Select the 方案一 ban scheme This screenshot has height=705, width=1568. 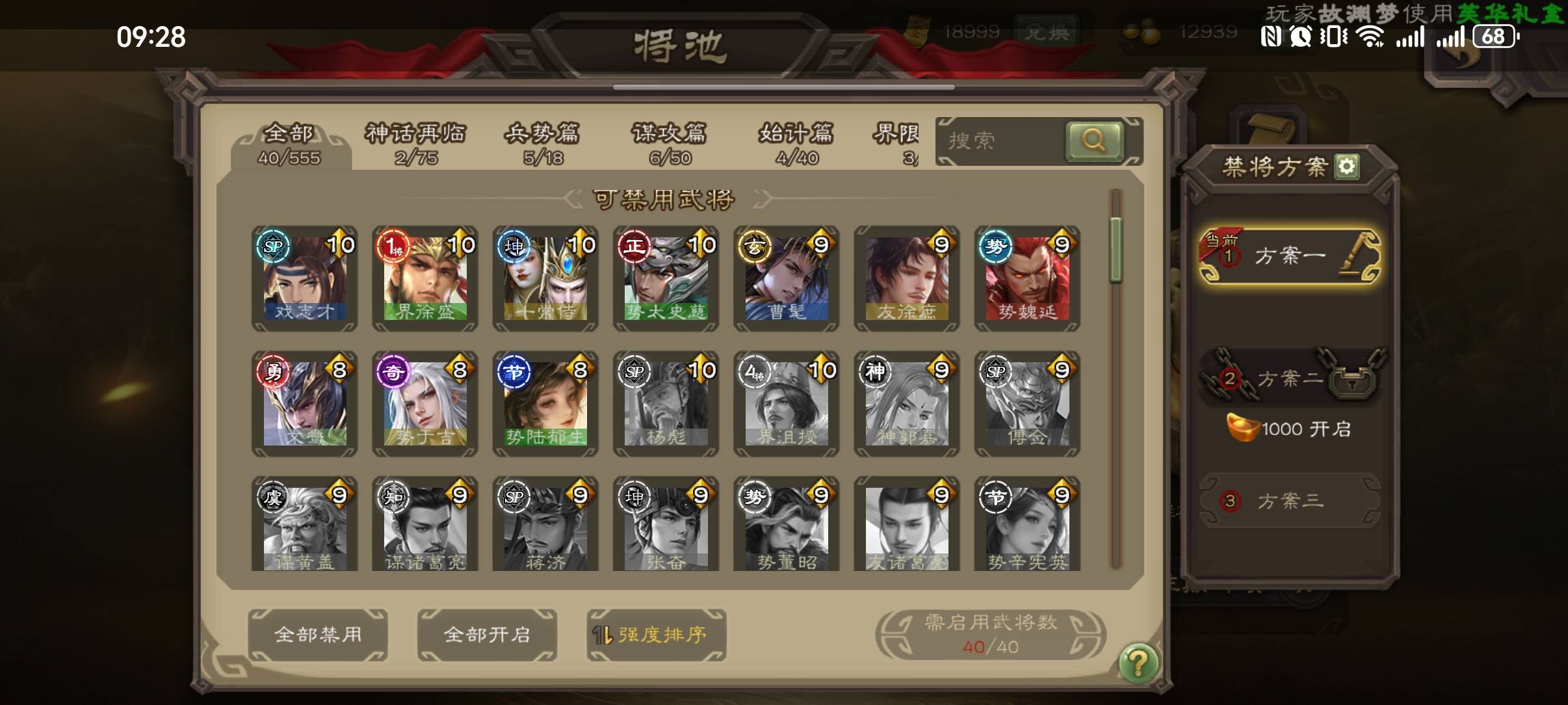pyautogui.click(x=1290, y=256)
